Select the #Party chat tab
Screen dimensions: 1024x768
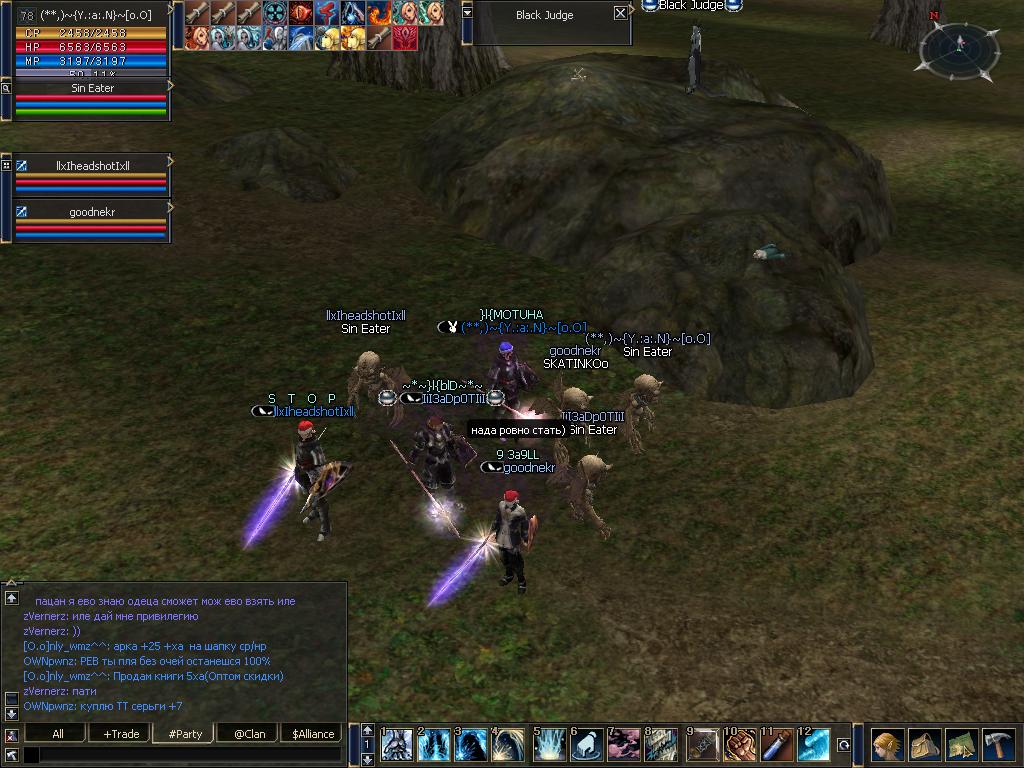[185, 733]
